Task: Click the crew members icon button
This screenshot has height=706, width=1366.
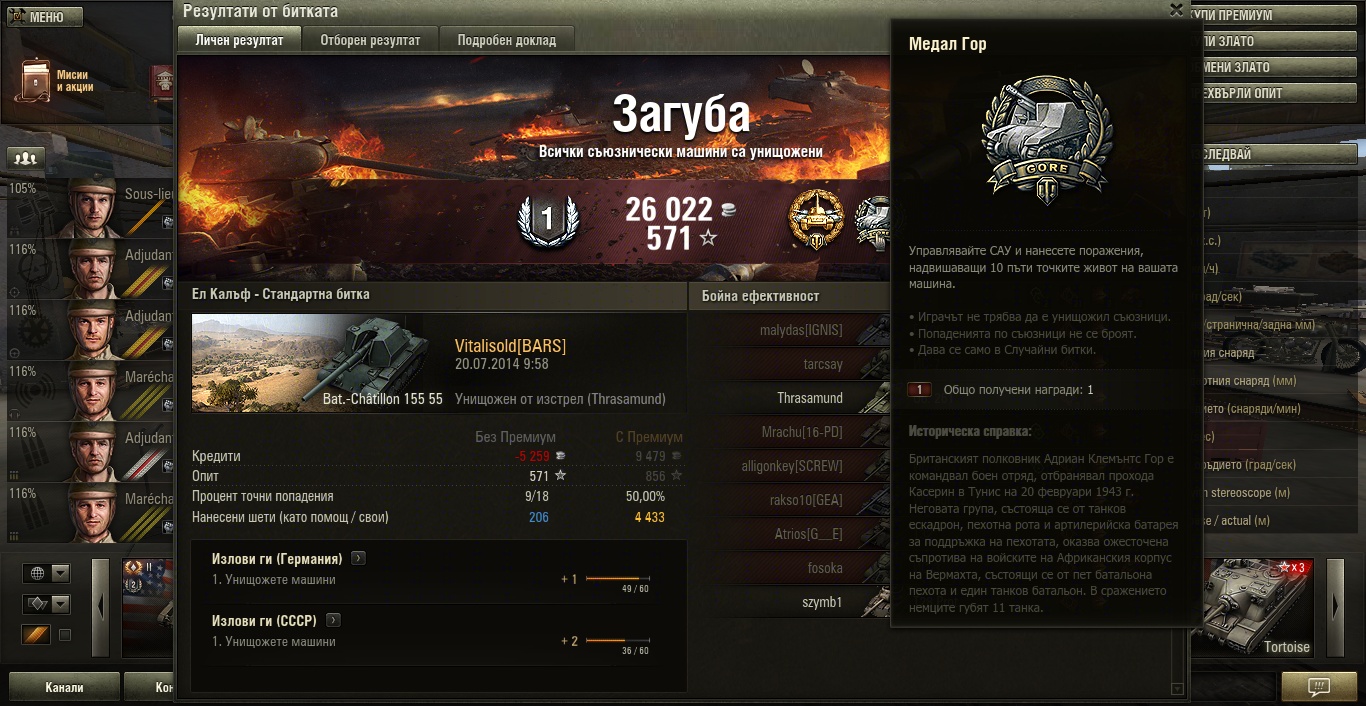Action: (26, 158)
